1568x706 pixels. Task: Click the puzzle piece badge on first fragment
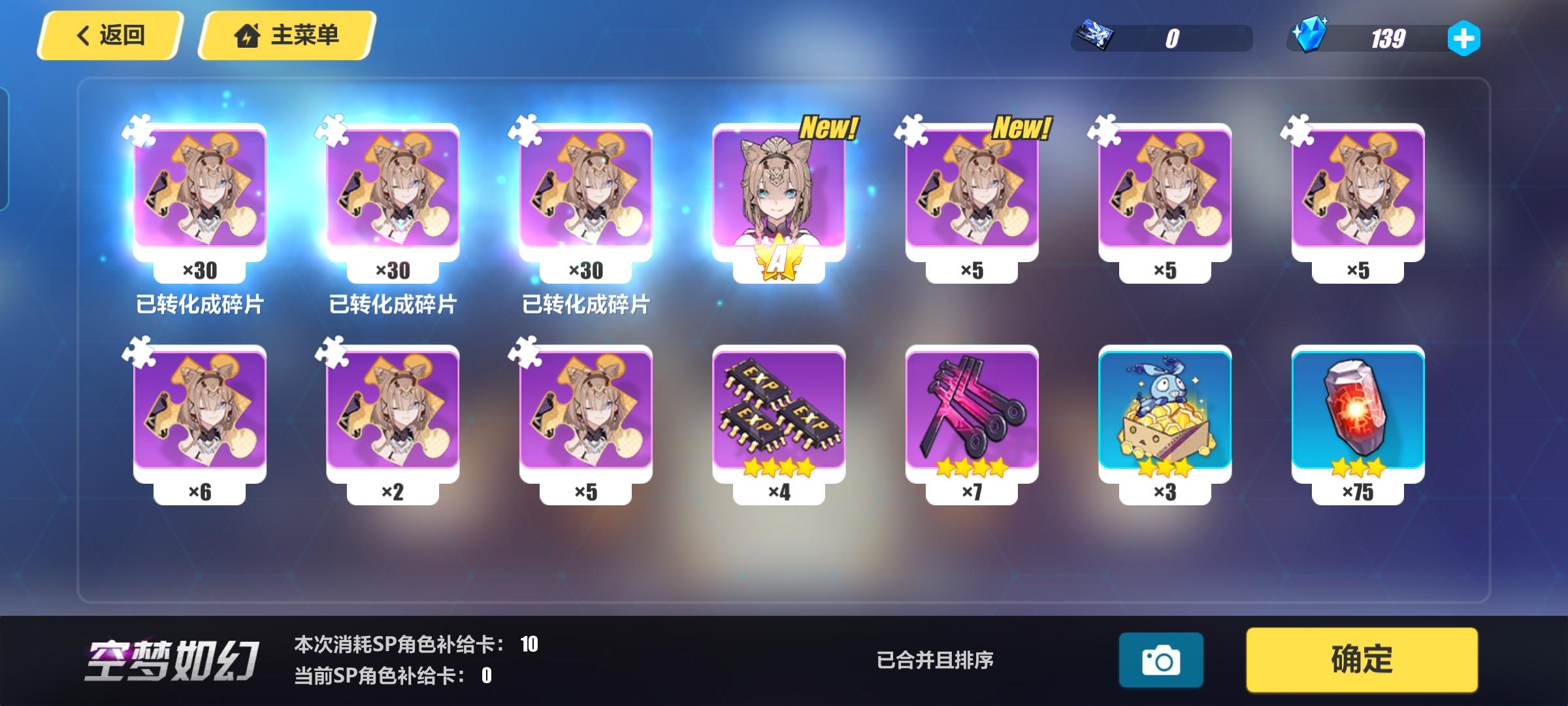pos(137,131)
